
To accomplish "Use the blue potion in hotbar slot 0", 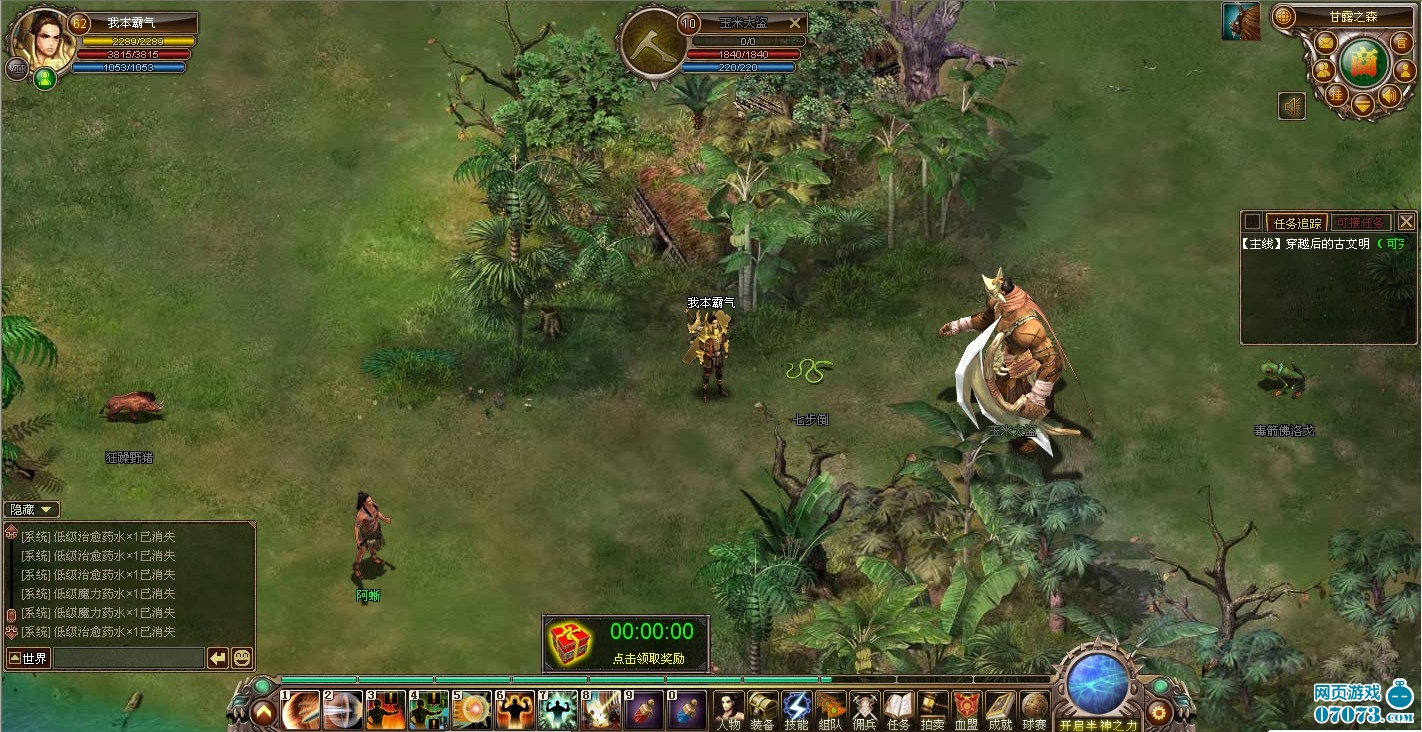I will point(686,709).
